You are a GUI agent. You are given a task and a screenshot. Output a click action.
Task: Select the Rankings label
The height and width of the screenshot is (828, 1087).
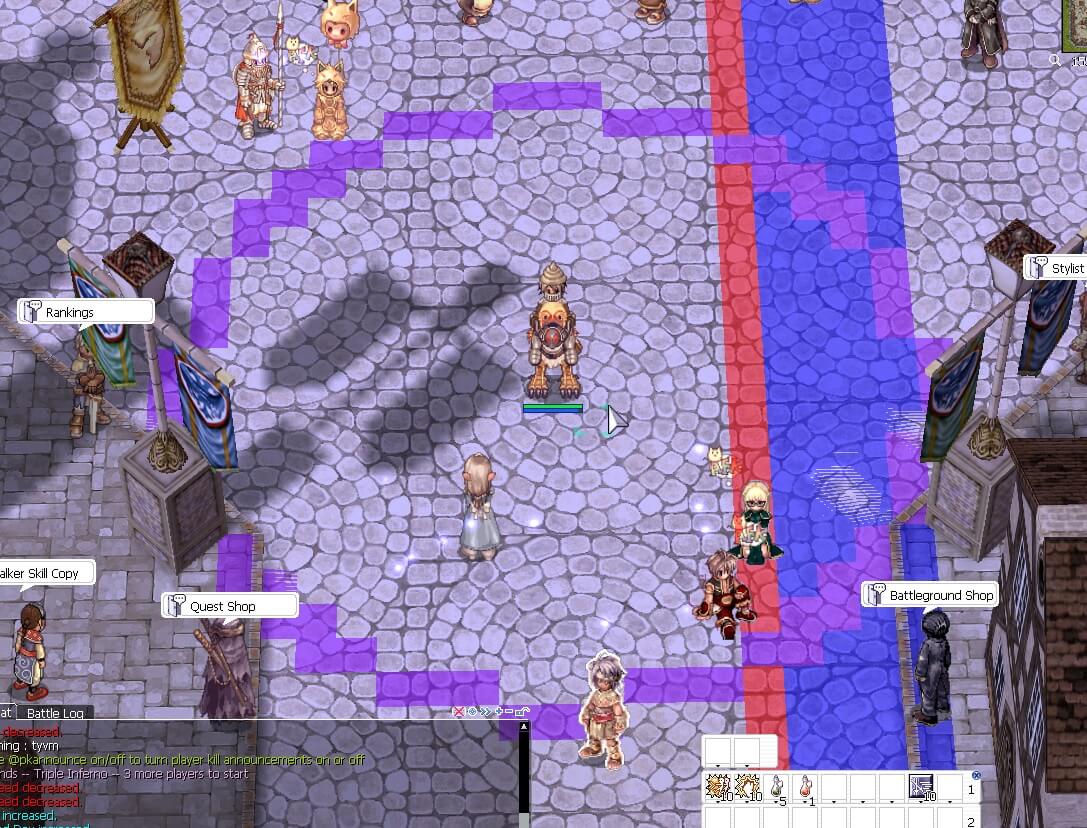coord(86,312)
